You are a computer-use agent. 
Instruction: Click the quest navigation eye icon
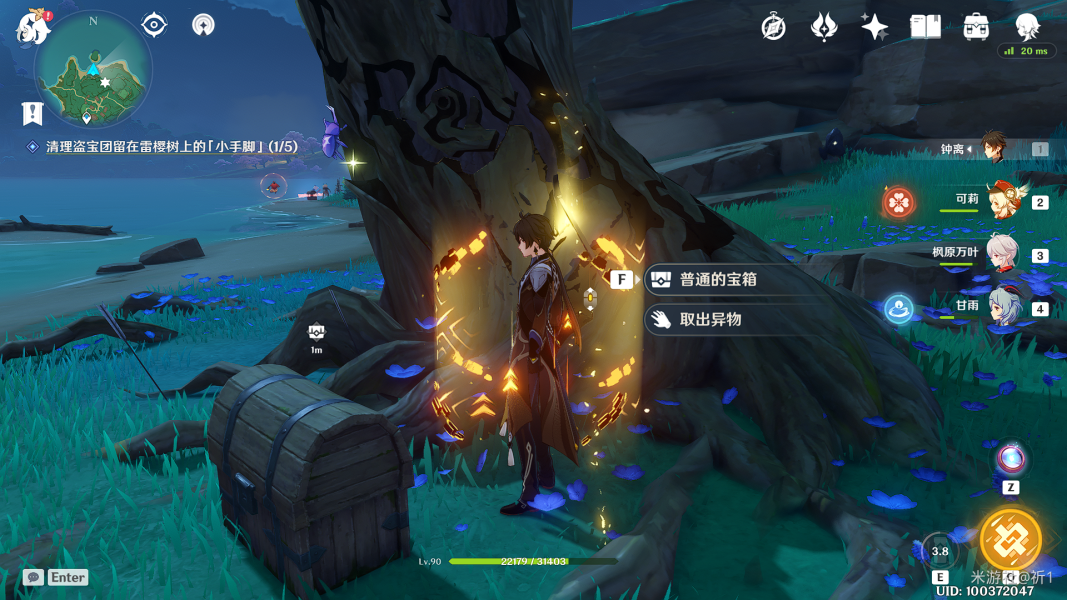coord(154,25)
